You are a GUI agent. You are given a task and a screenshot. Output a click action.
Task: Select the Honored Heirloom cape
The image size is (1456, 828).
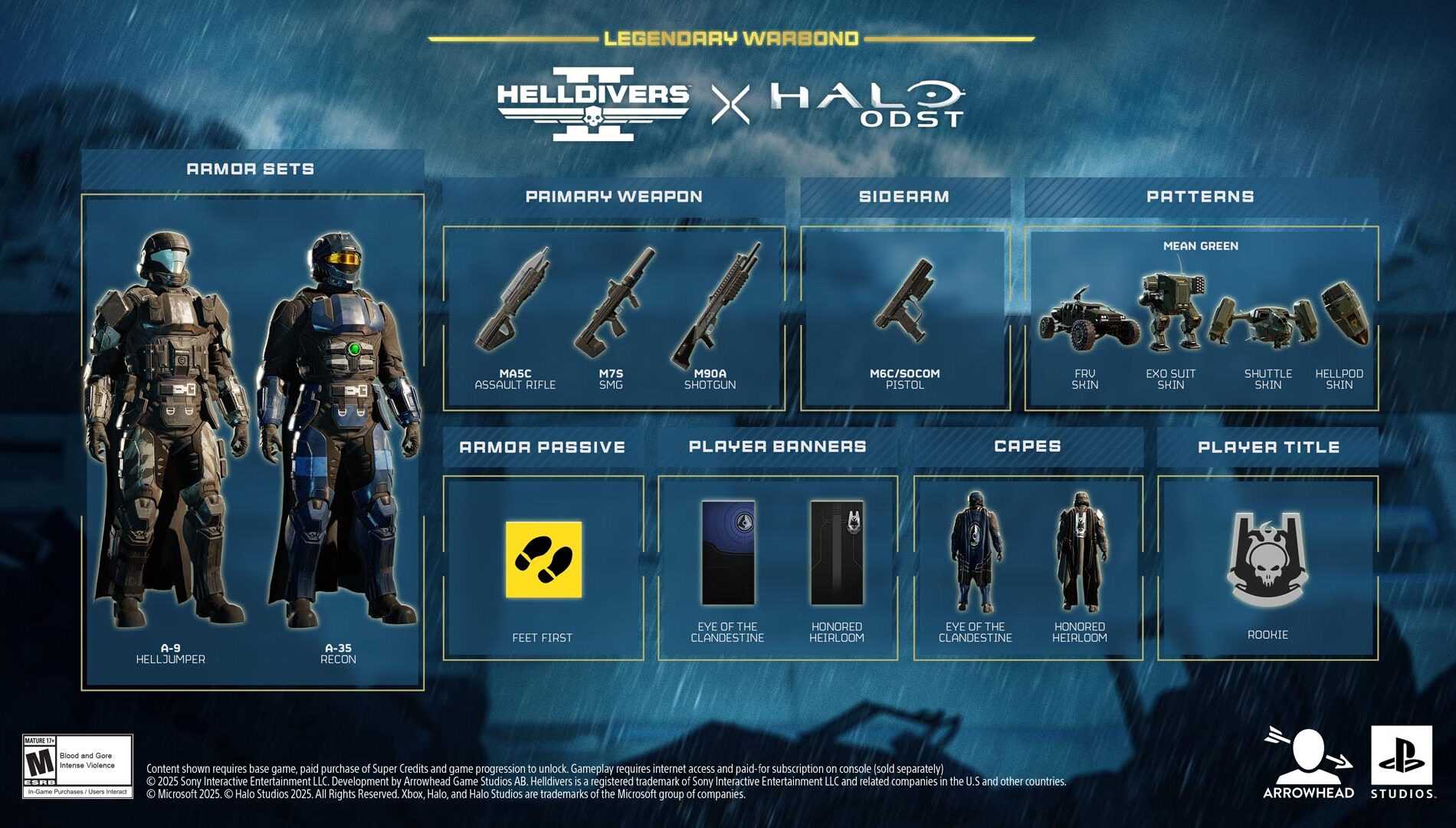click(1080, 553)
